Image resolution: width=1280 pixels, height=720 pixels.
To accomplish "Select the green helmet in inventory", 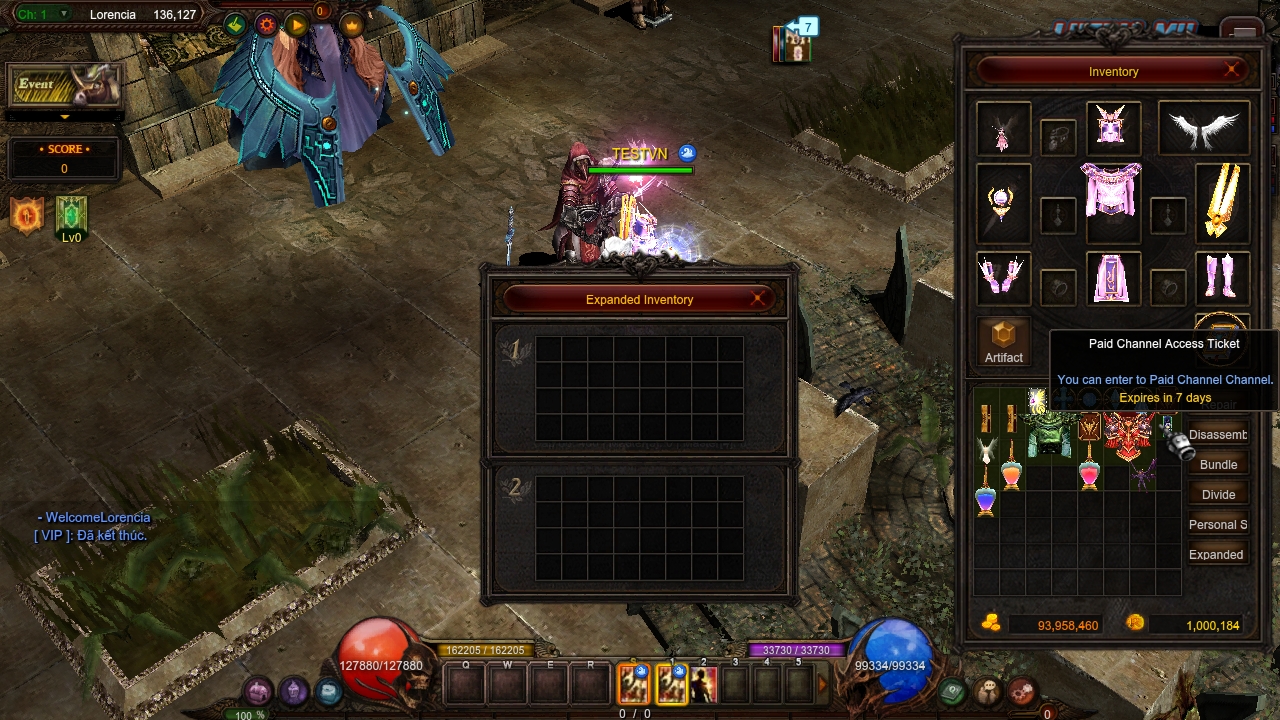I will [1050, 436].
